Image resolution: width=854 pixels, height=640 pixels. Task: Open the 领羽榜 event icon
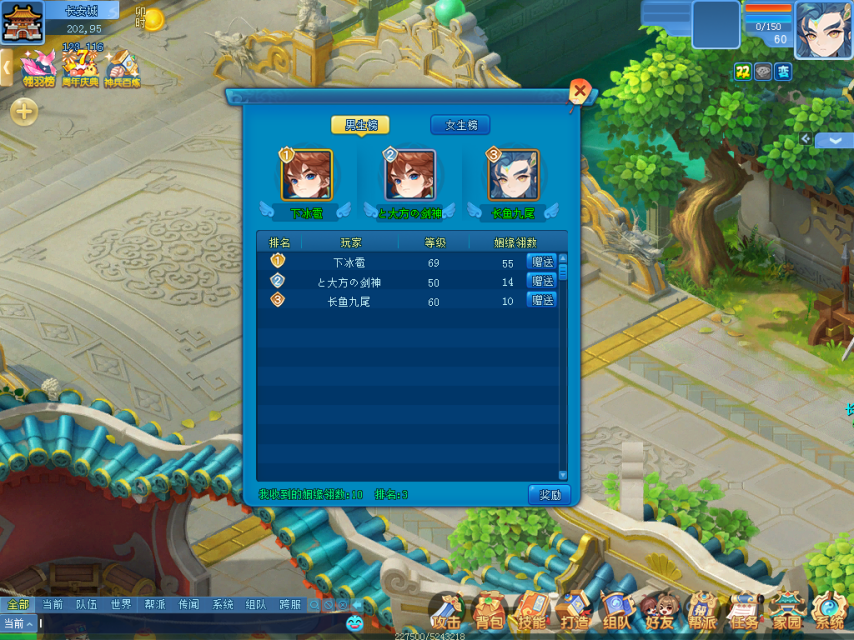click(38, 67)
